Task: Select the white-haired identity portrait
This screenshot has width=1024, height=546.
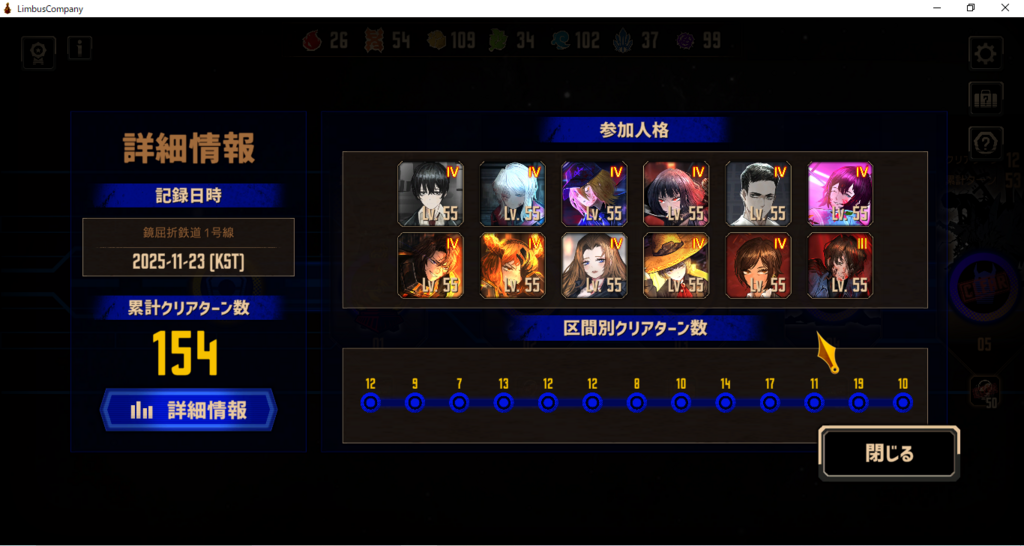Action: (513, 194)
